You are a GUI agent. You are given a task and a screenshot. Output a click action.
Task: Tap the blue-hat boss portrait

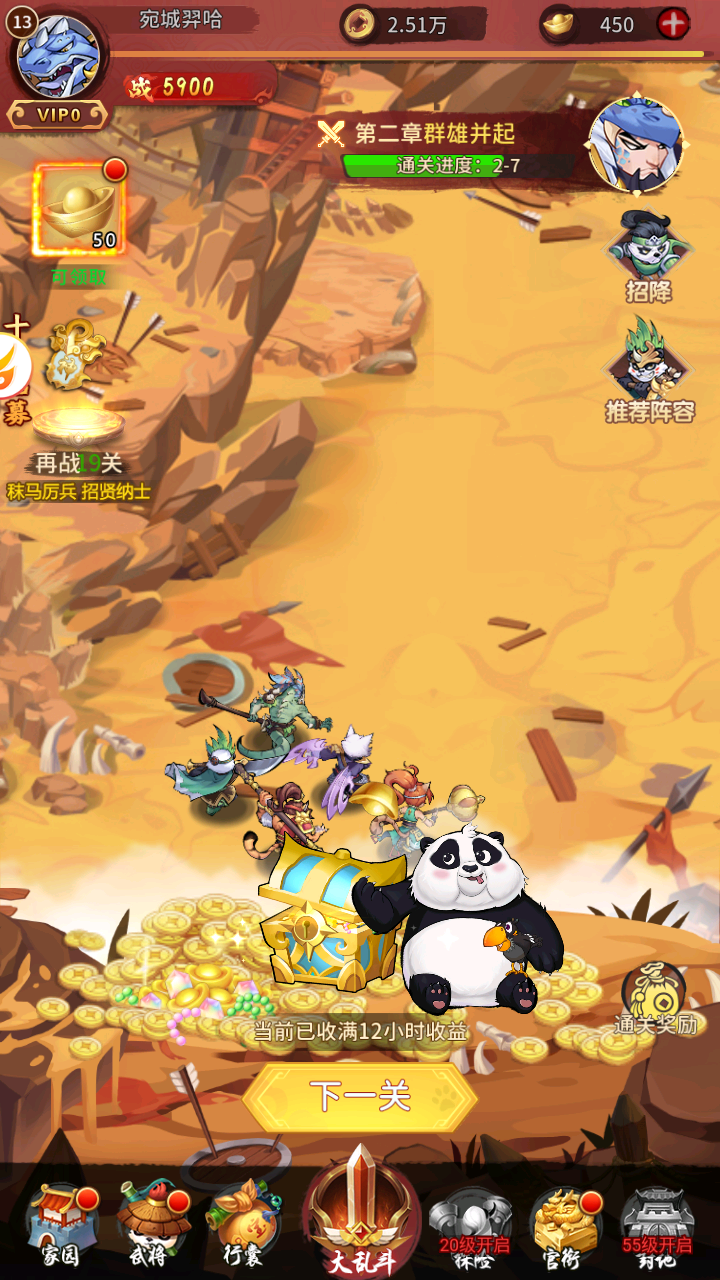[x=636, y=144]
